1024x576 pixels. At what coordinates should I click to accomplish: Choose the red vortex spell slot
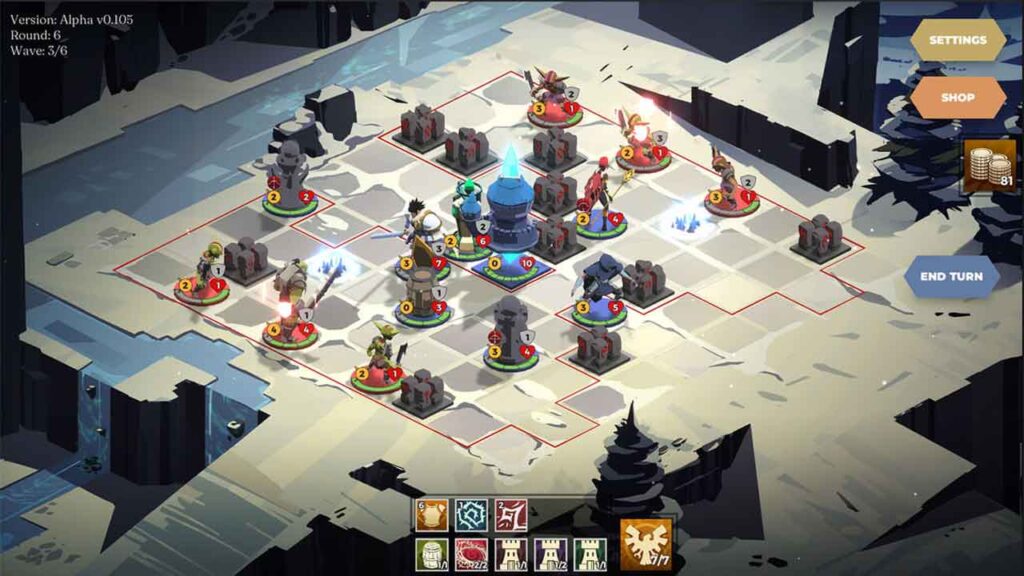pos(472,555)
